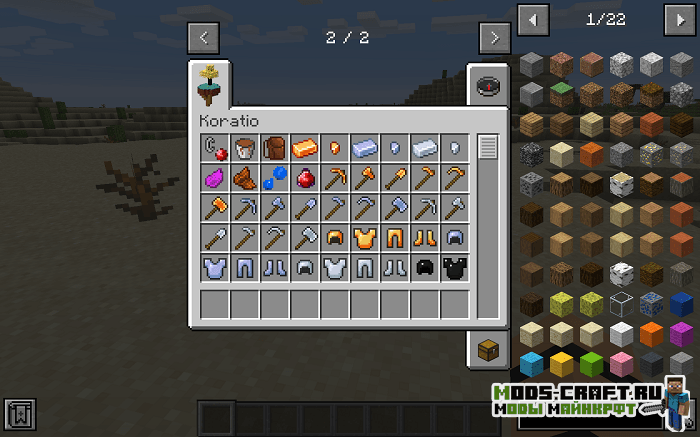Select the grass block in item list
The height and width of the screenshot is (437, 700).
coord(561,94)
